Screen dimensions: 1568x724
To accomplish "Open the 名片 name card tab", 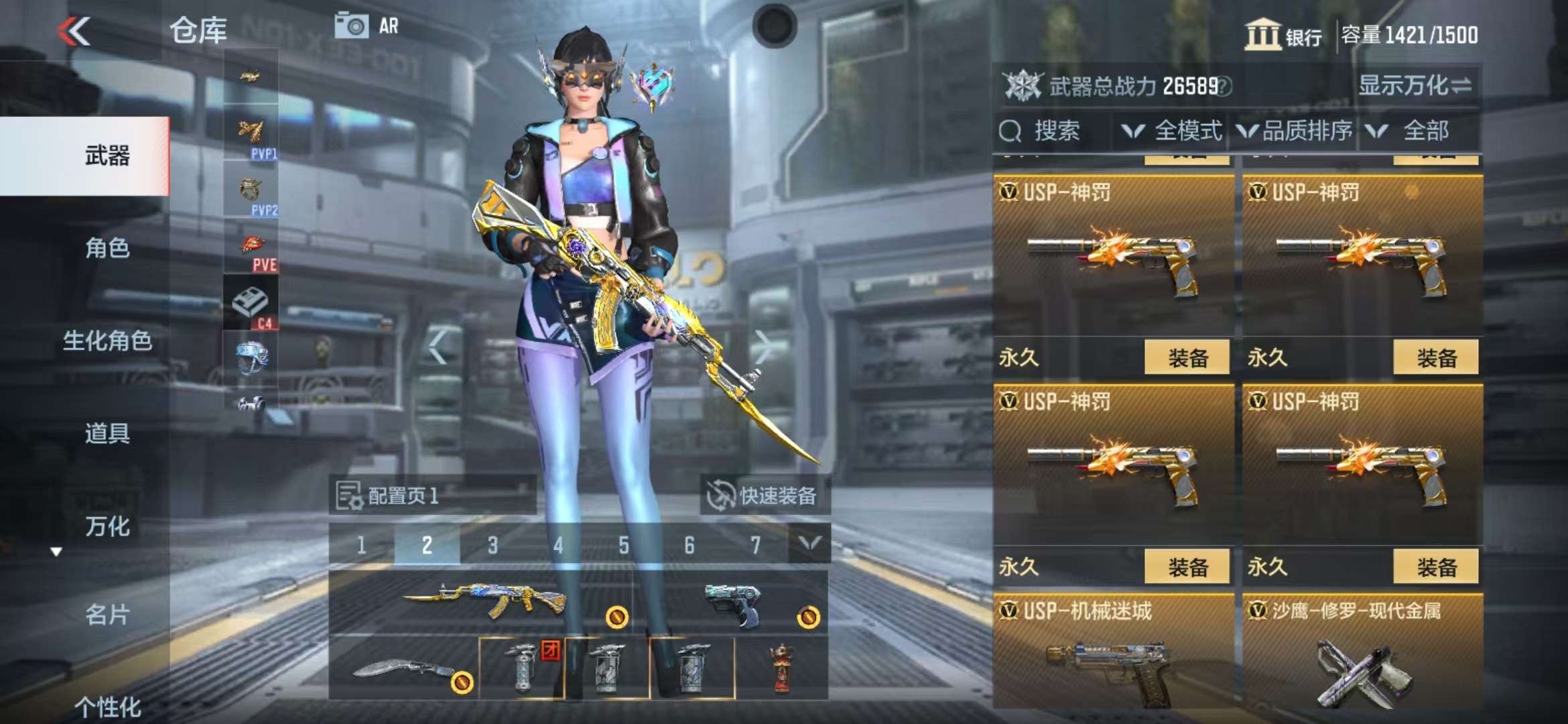I will click(107, 614).
